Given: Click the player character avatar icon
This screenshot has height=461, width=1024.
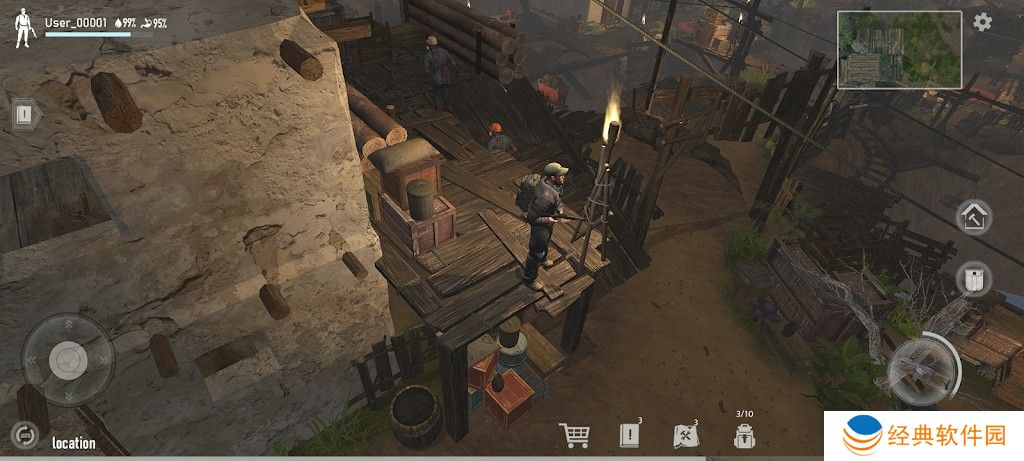Looking at the screenshot, I should 24,30.
